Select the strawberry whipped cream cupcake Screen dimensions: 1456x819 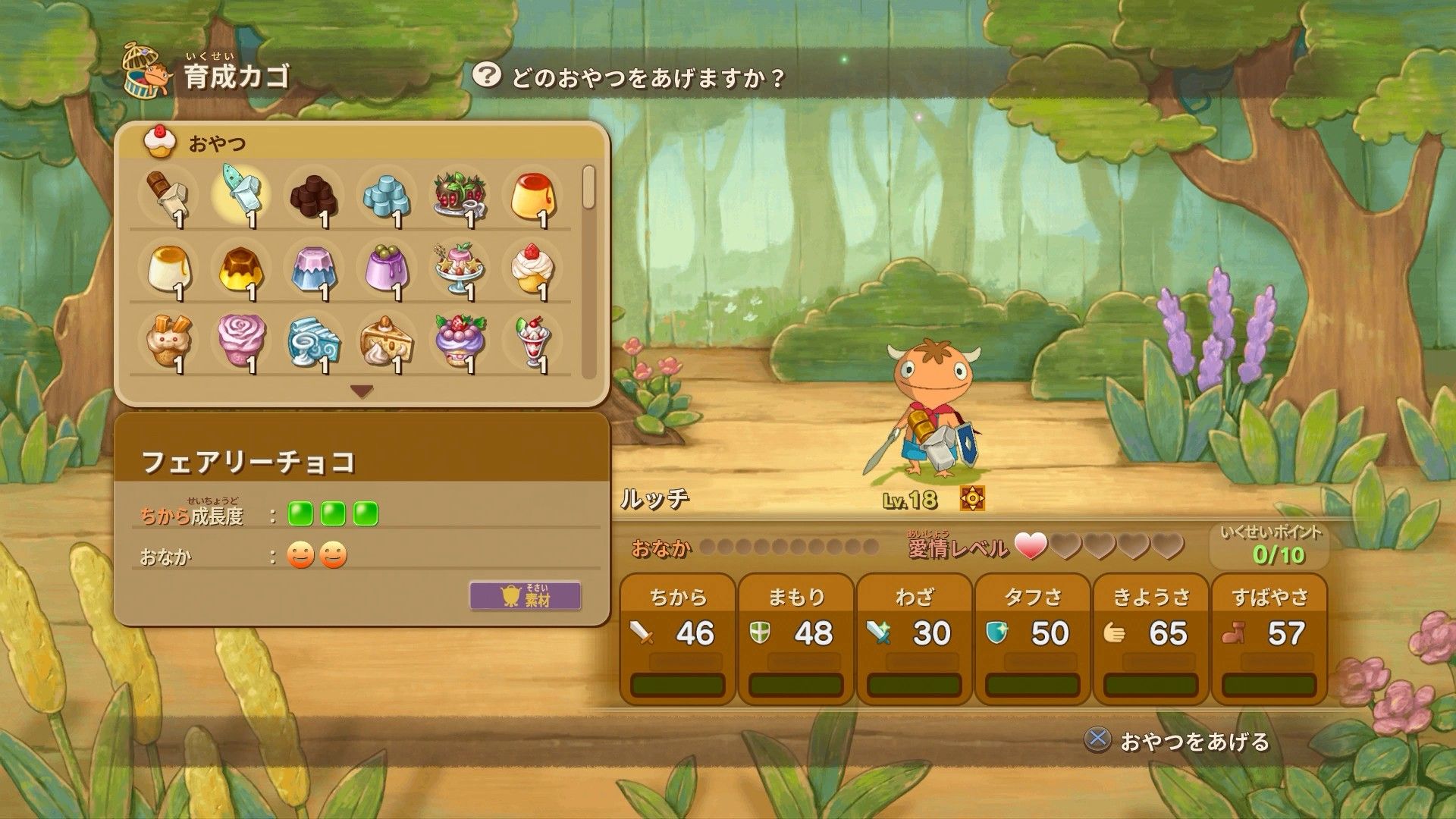coord(532,268)
